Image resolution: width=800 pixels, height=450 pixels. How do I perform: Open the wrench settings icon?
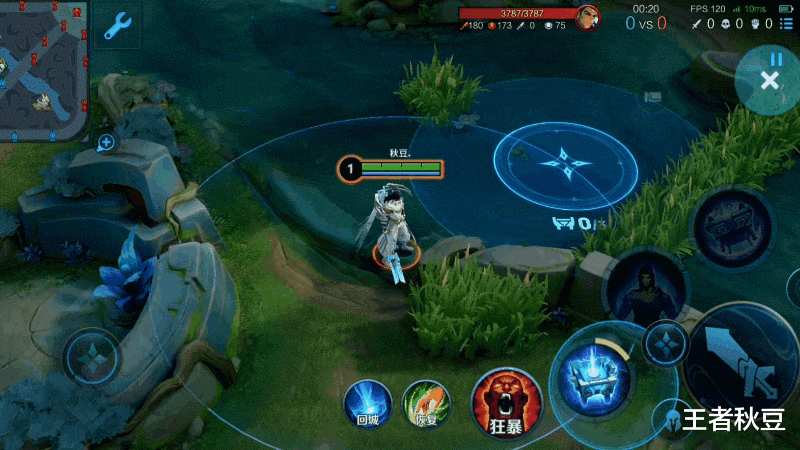pos(118,24)
